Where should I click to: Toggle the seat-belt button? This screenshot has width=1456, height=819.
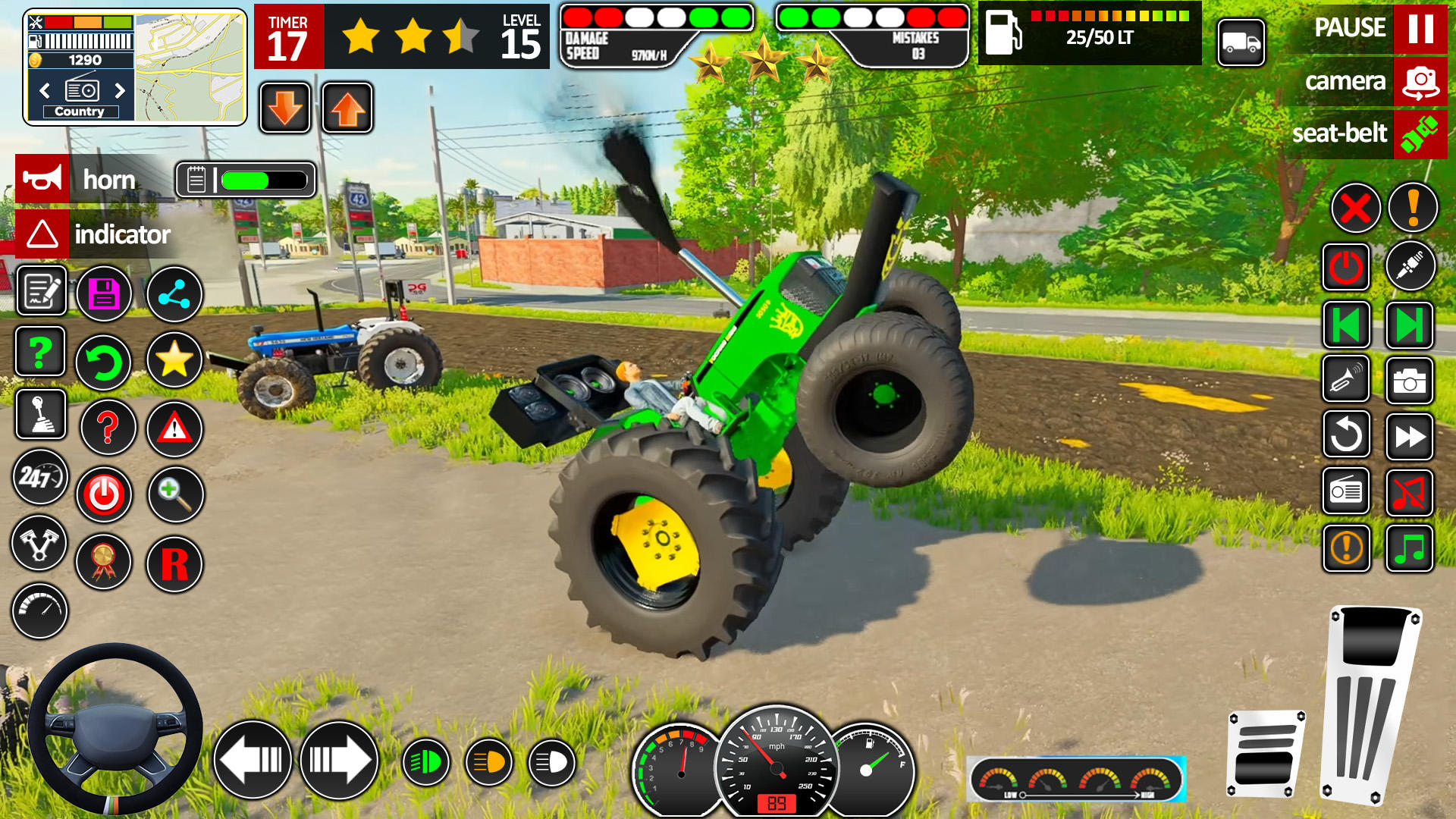(1420, 134)
